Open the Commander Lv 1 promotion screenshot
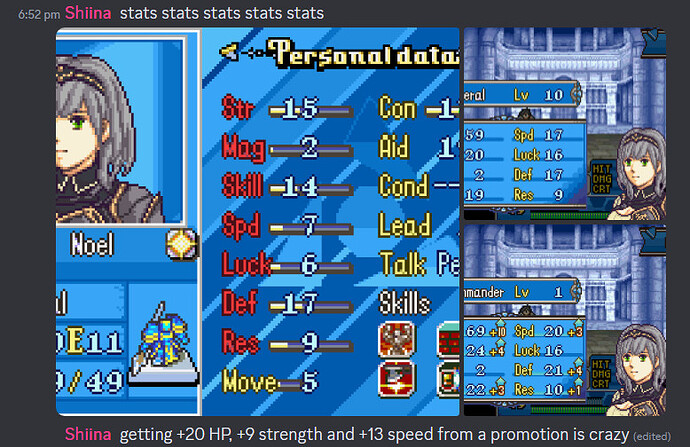Screen dimensions: 690x447 click(x=575, y=320)
